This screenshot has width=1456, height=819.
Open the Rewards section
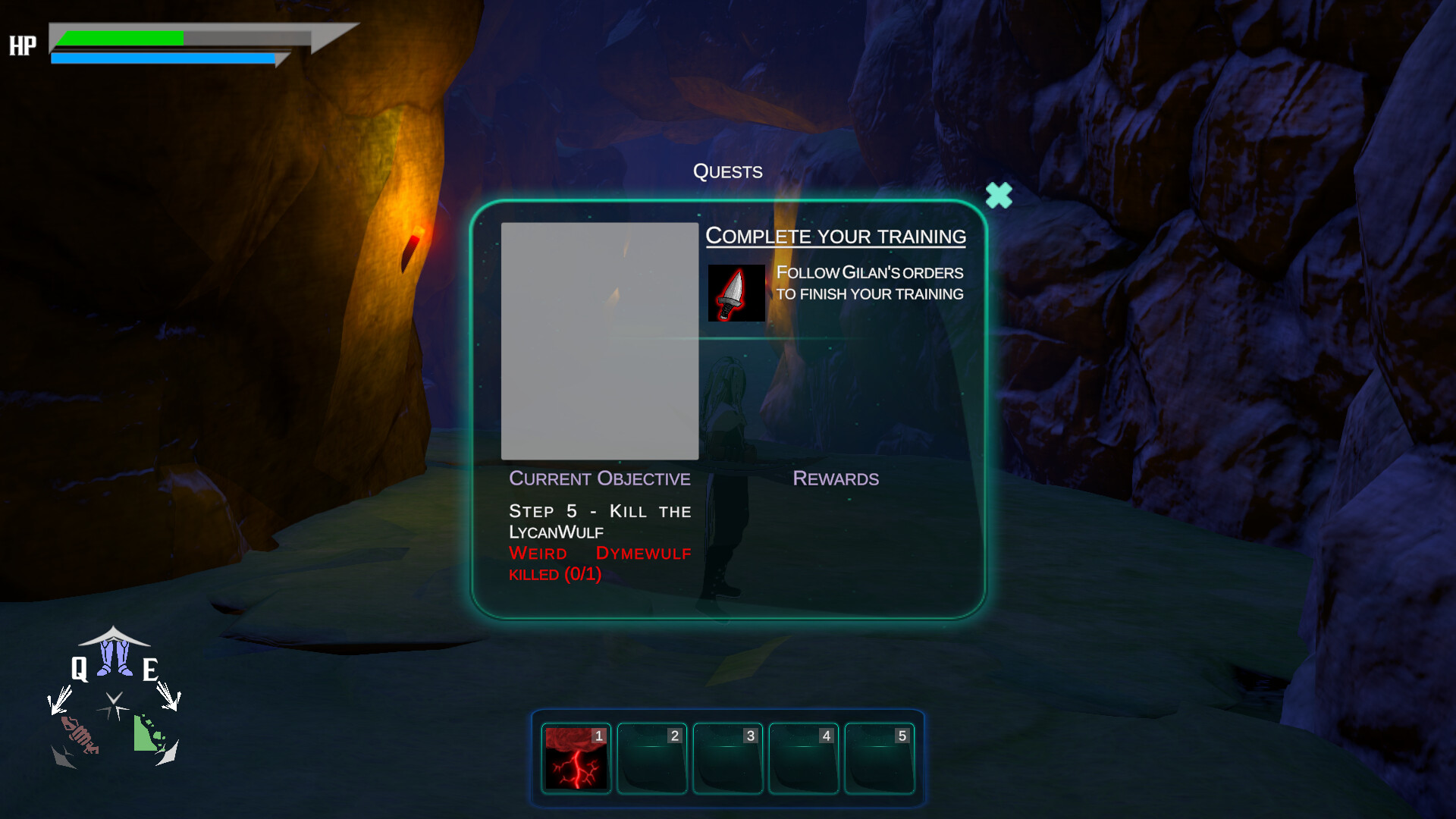835,479
